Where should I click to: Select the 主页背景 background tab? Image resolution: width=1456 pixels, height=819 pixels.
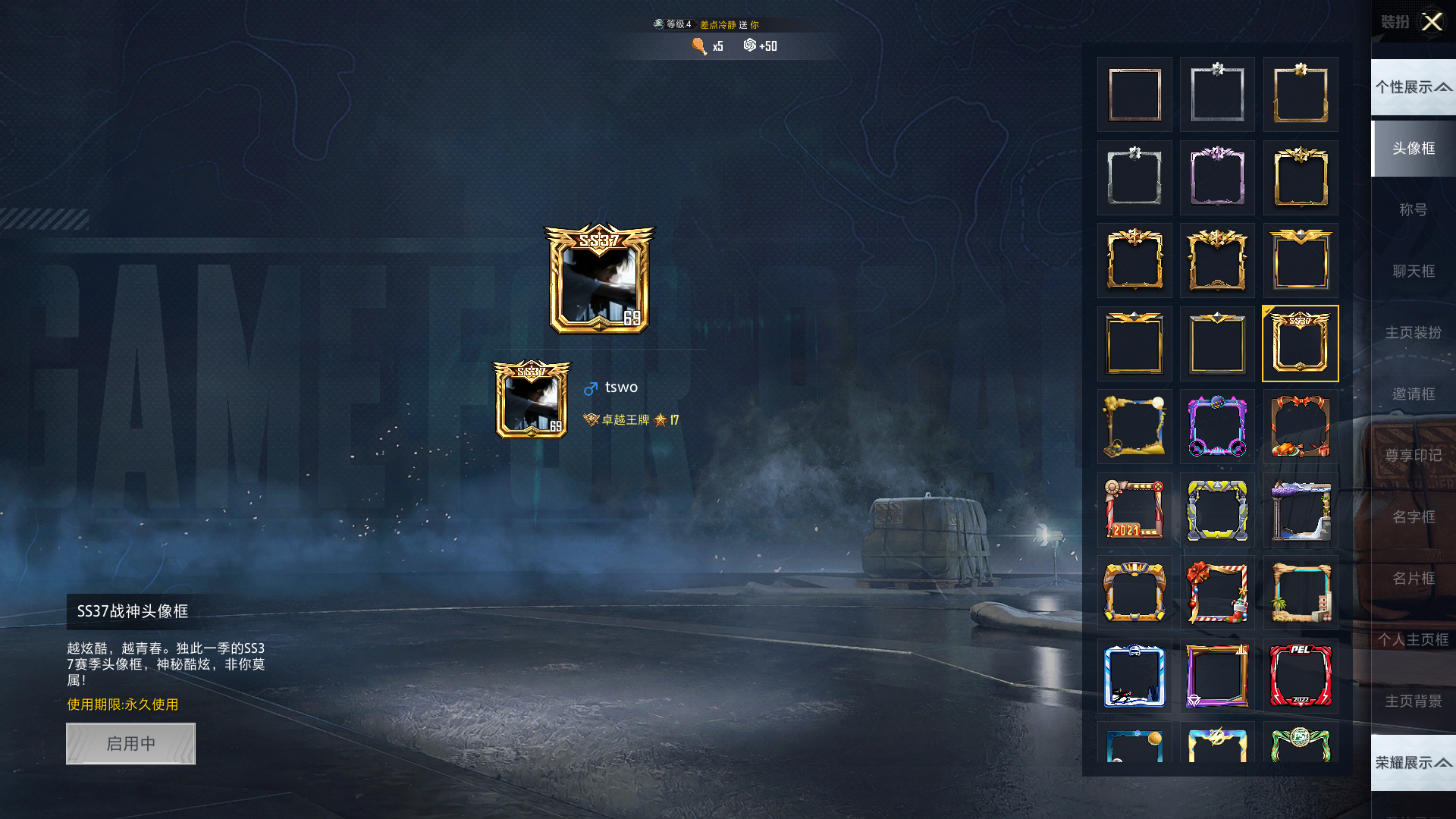tap(1414, 701)
